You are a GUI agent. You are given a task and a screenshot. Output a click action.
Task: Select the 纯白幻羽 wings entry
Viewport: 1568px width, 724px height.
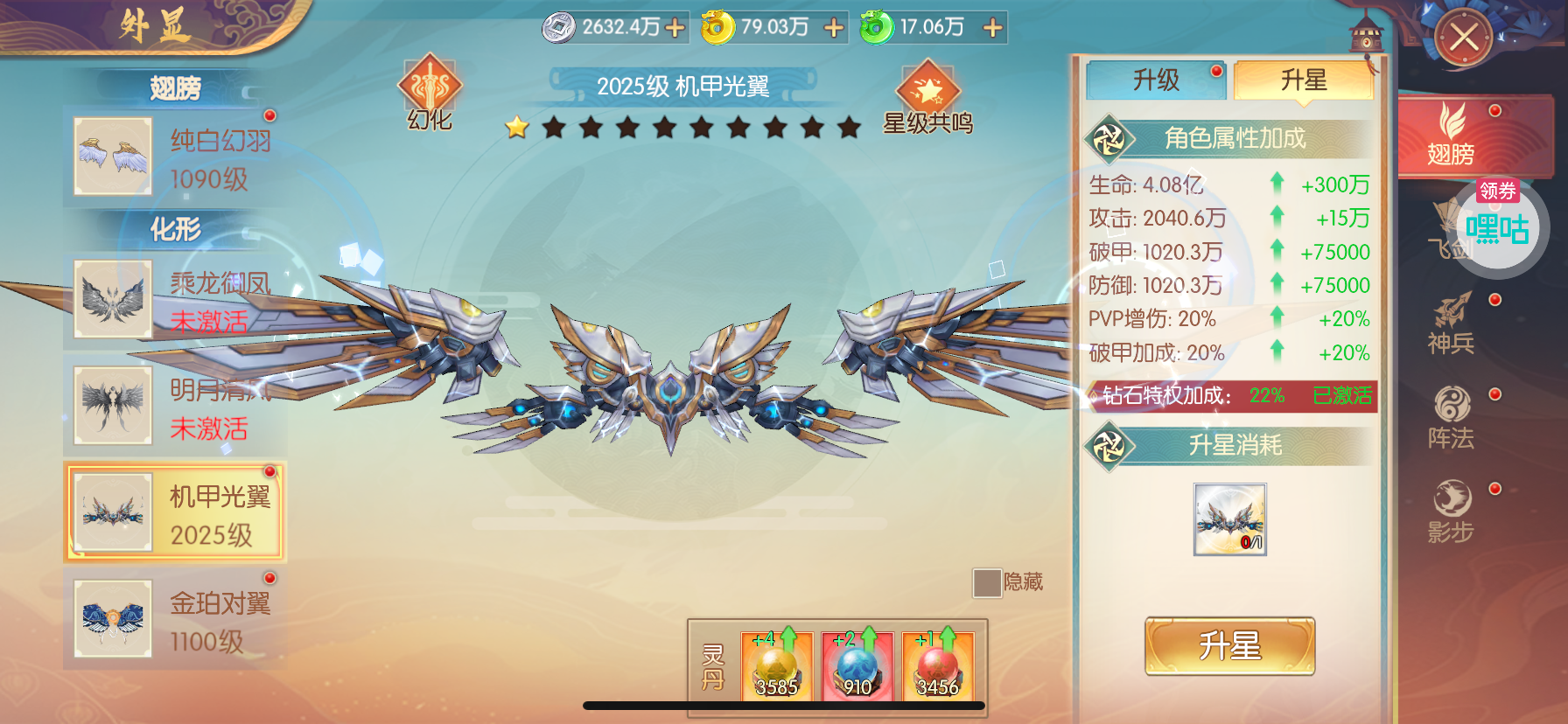(x=174, y=157)
